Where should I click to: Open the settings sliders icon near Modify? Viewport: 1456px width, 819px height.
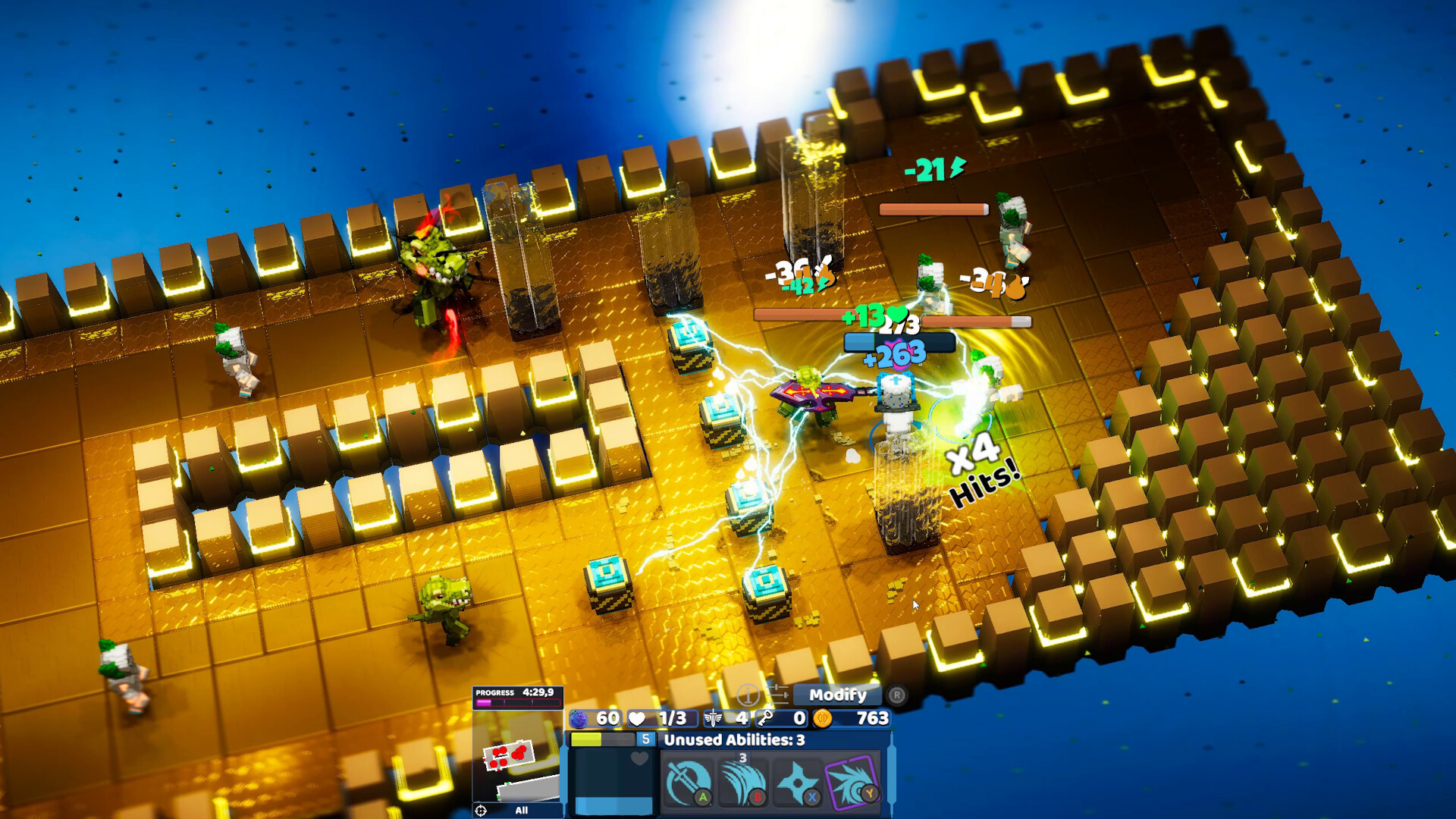(x=779, y=695)
